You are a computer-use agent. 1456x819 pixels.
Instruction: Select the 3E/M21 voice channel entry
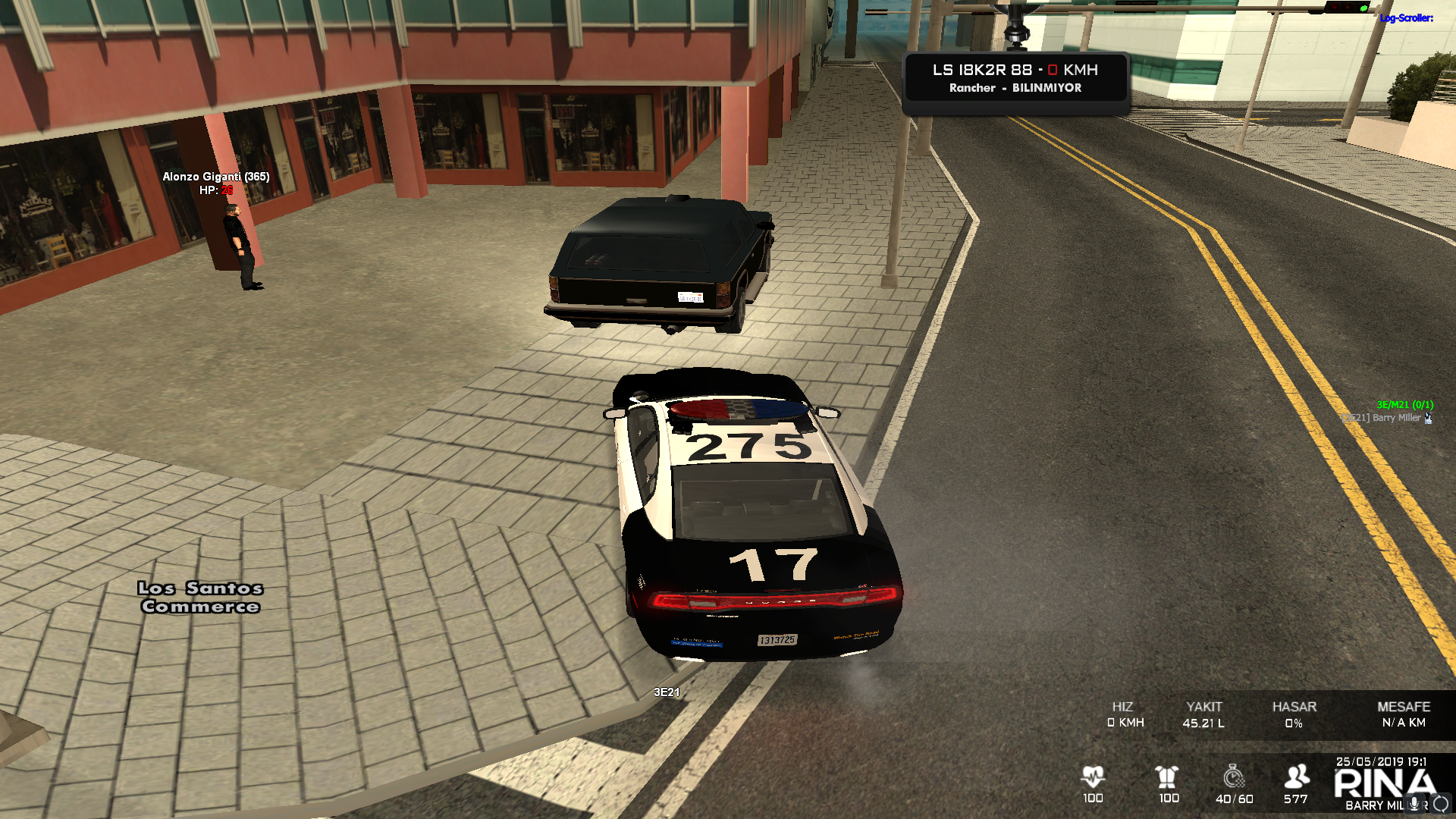point(1404,405)
